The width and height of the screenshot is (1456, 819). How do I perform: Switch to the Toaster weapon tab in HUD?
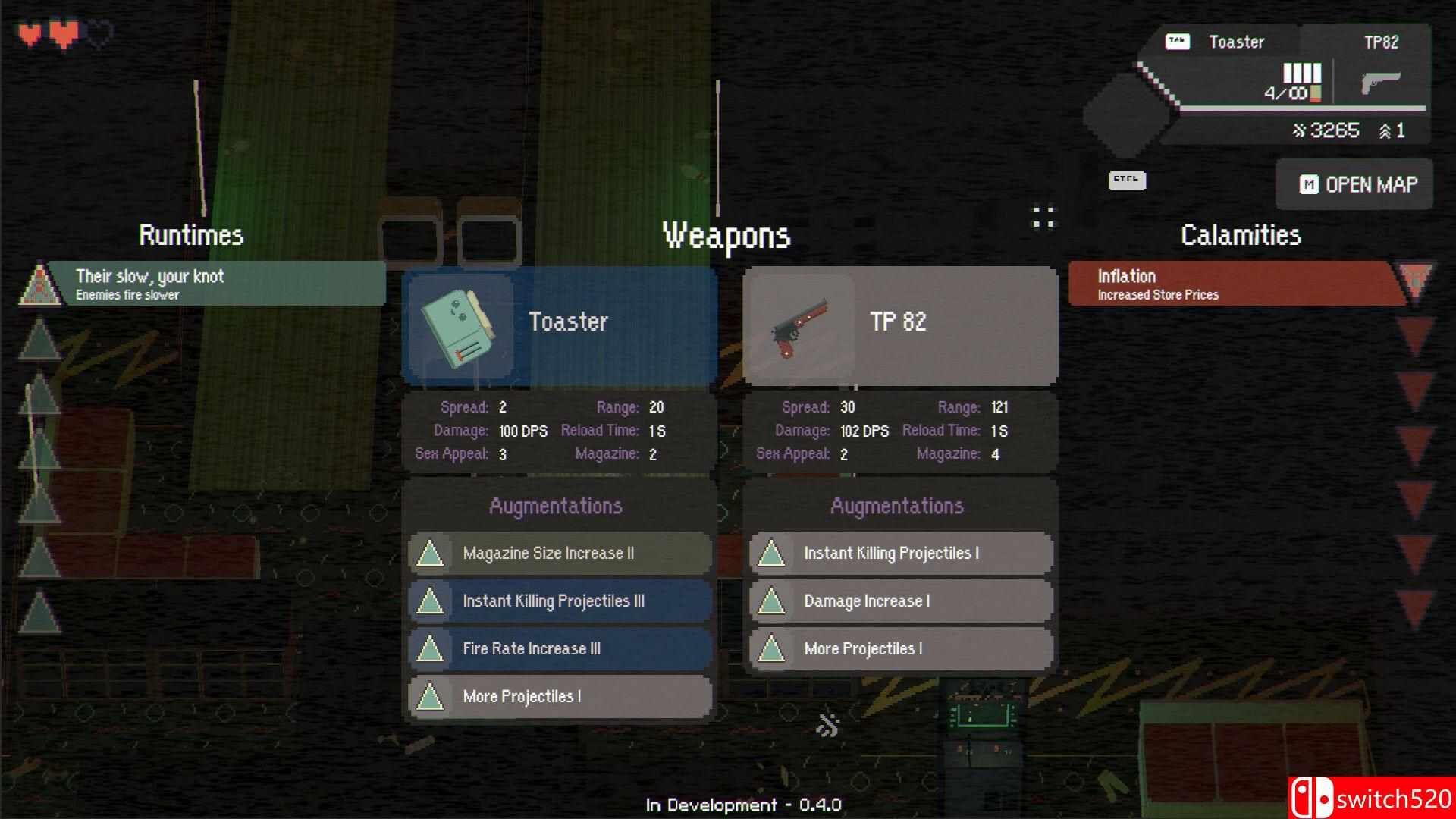[1235, 42]
